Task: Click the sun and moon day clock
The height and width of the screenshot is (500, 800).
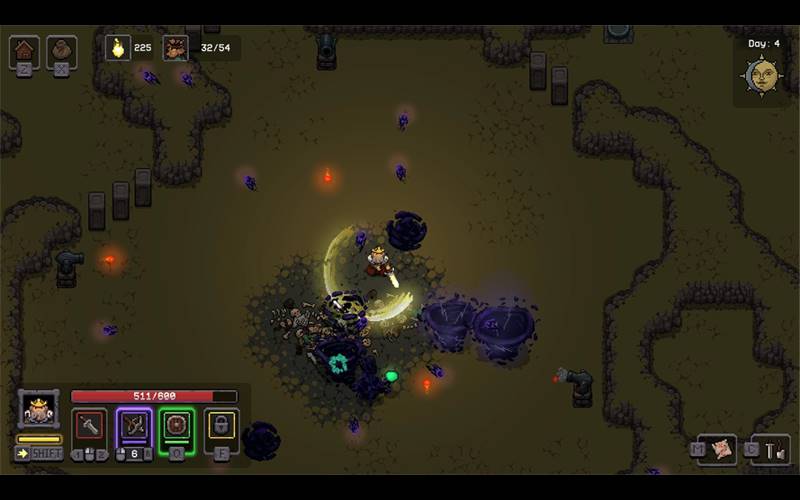Action: click(762, 75)
